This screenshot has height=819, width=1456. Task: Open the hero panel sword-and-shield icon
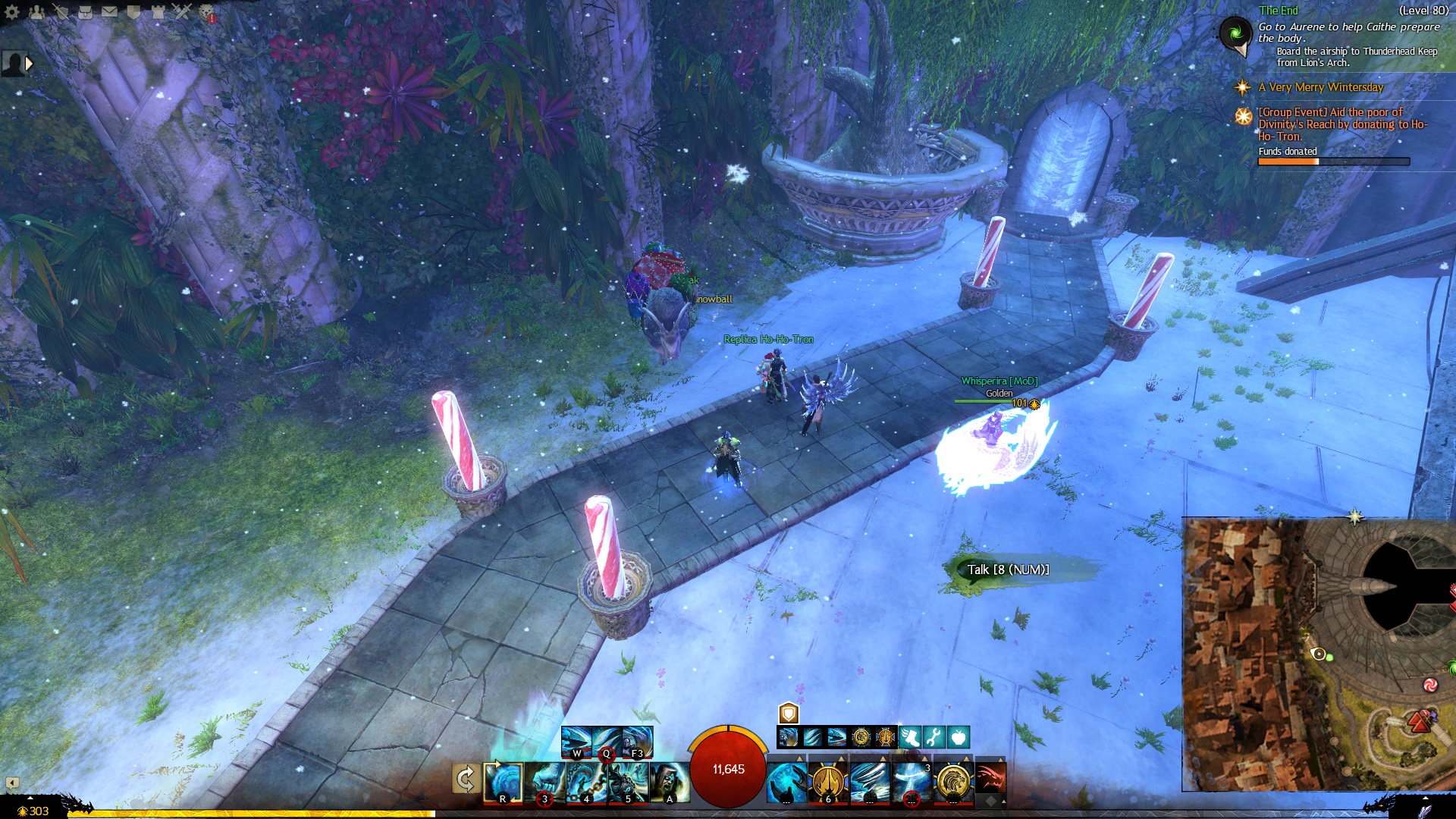tap(61, 11)
